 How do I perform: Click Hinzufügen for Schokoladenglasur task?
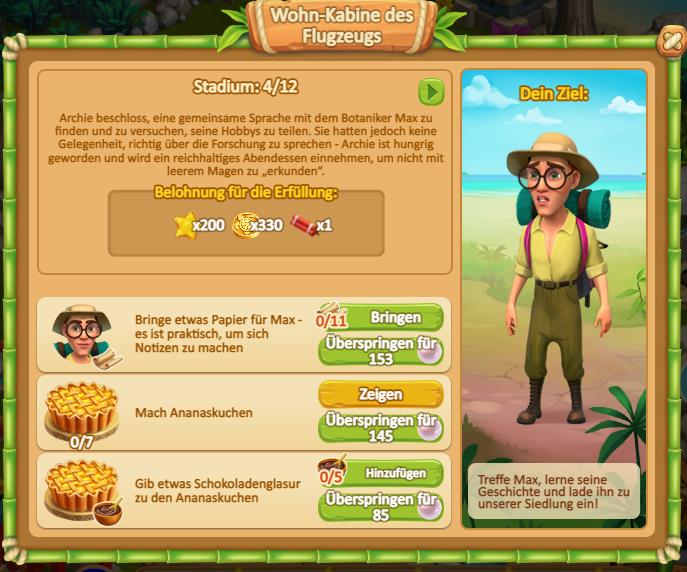point(393,472)
